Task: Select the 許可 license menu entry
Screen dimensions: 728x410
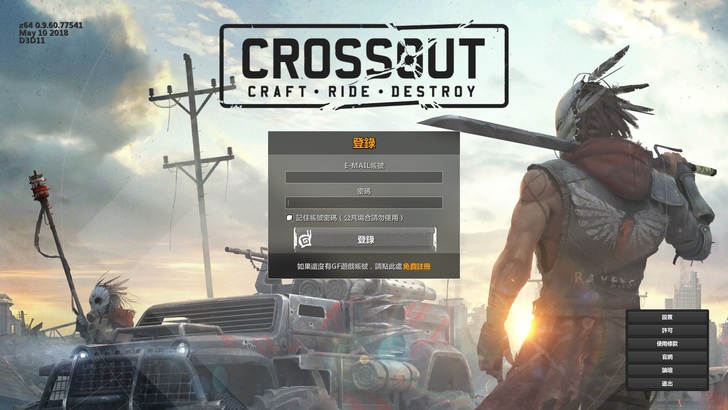Action: [667, 330]
